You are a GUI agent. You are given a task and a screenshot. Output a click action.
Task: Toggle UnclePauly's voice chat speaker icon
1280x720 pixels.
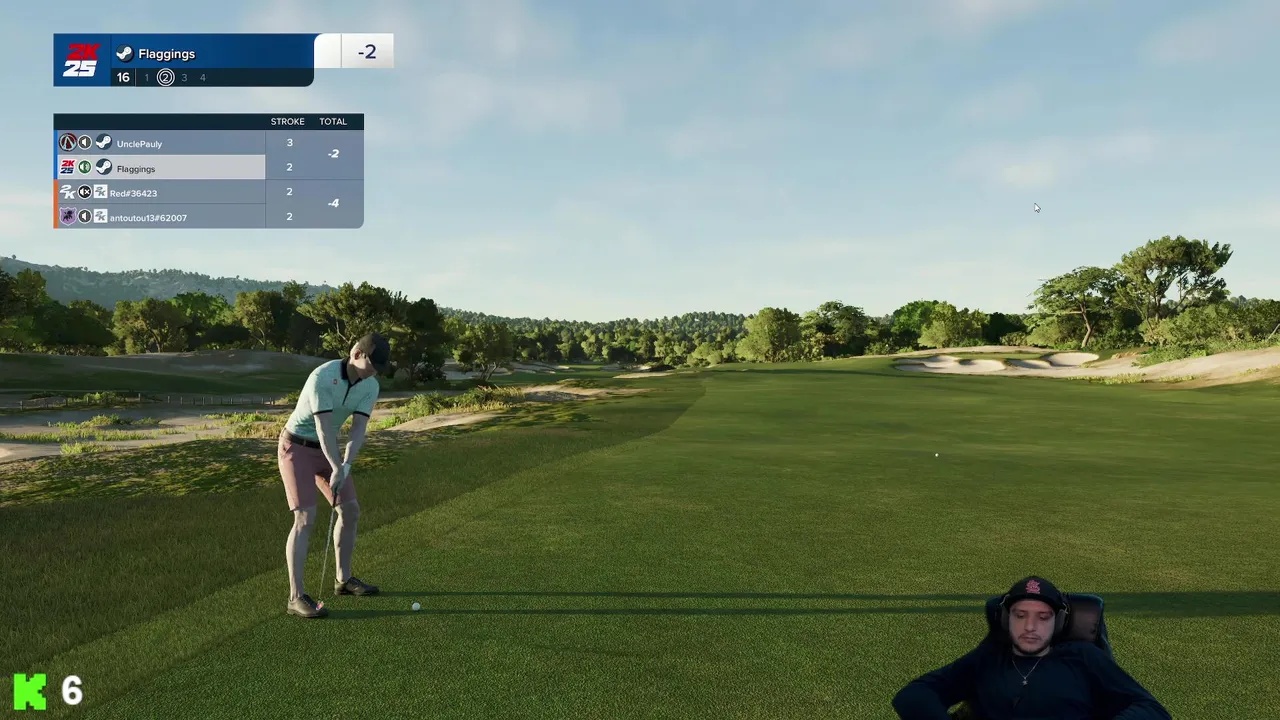point(85,143)
